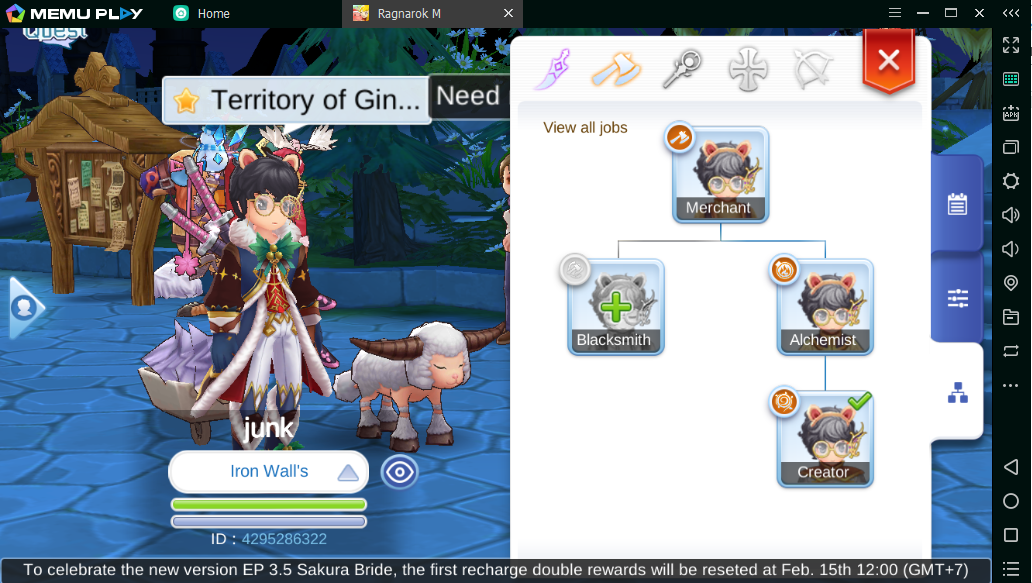Close the job tree panel
The height and width of the screenshot is (583, 1032).
(888, 62)
